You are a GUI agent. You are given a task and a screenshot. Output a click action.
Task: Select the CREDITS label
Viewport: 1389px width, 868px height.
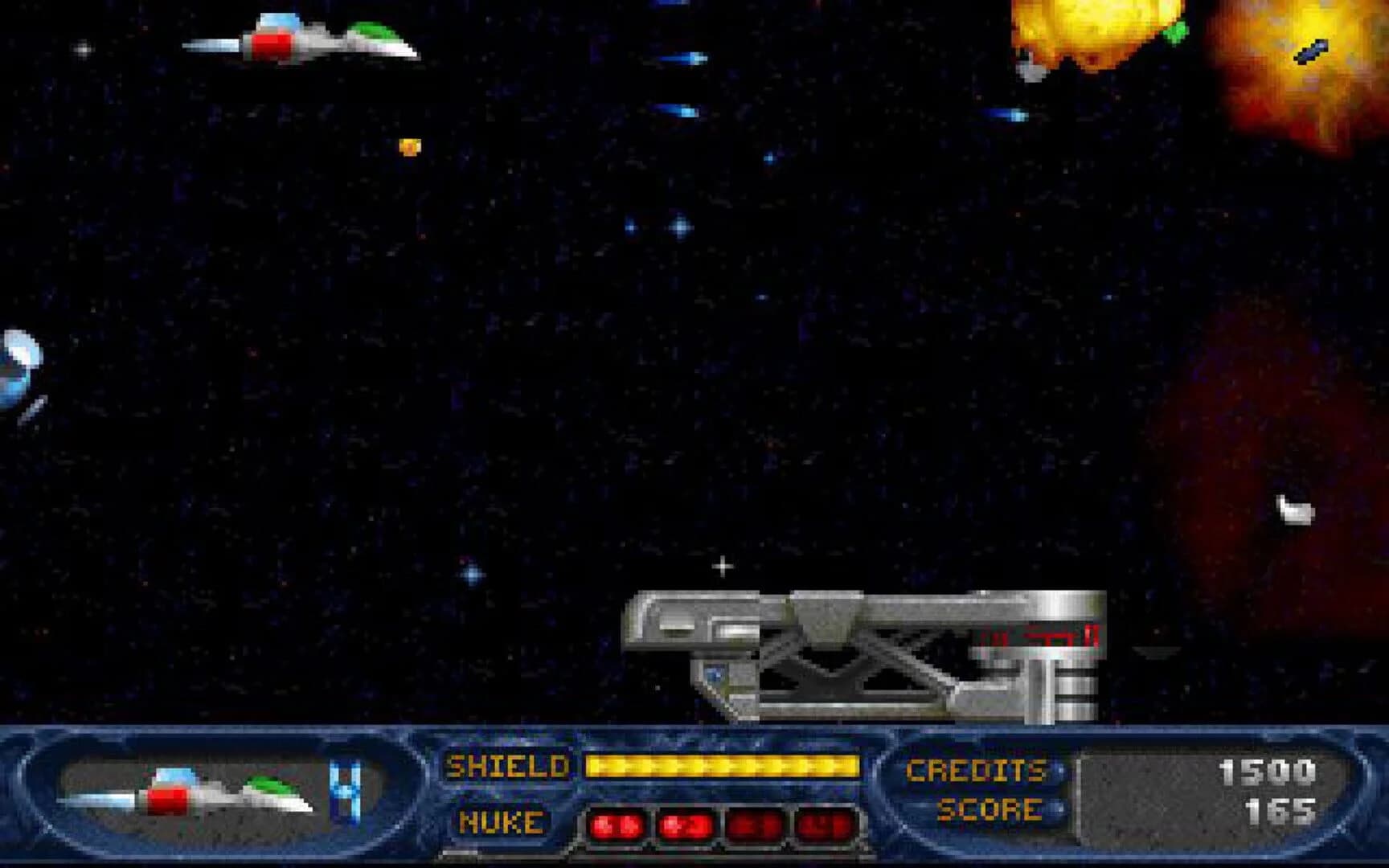point(975,769)
